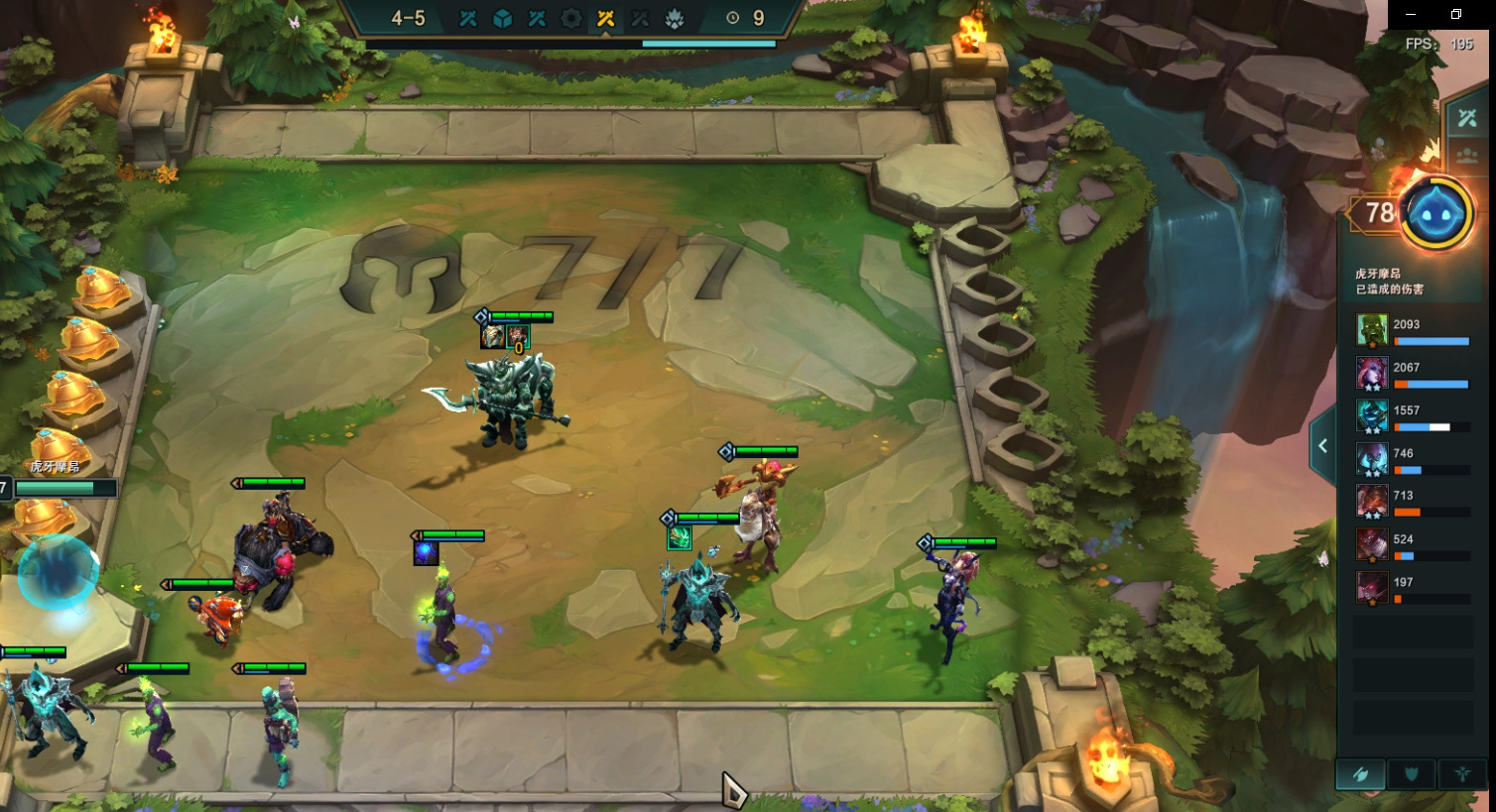Switch to the shield damage-taken tab
The height and width of the screenshot is (812, 1496).
(x=1412, y=774)
